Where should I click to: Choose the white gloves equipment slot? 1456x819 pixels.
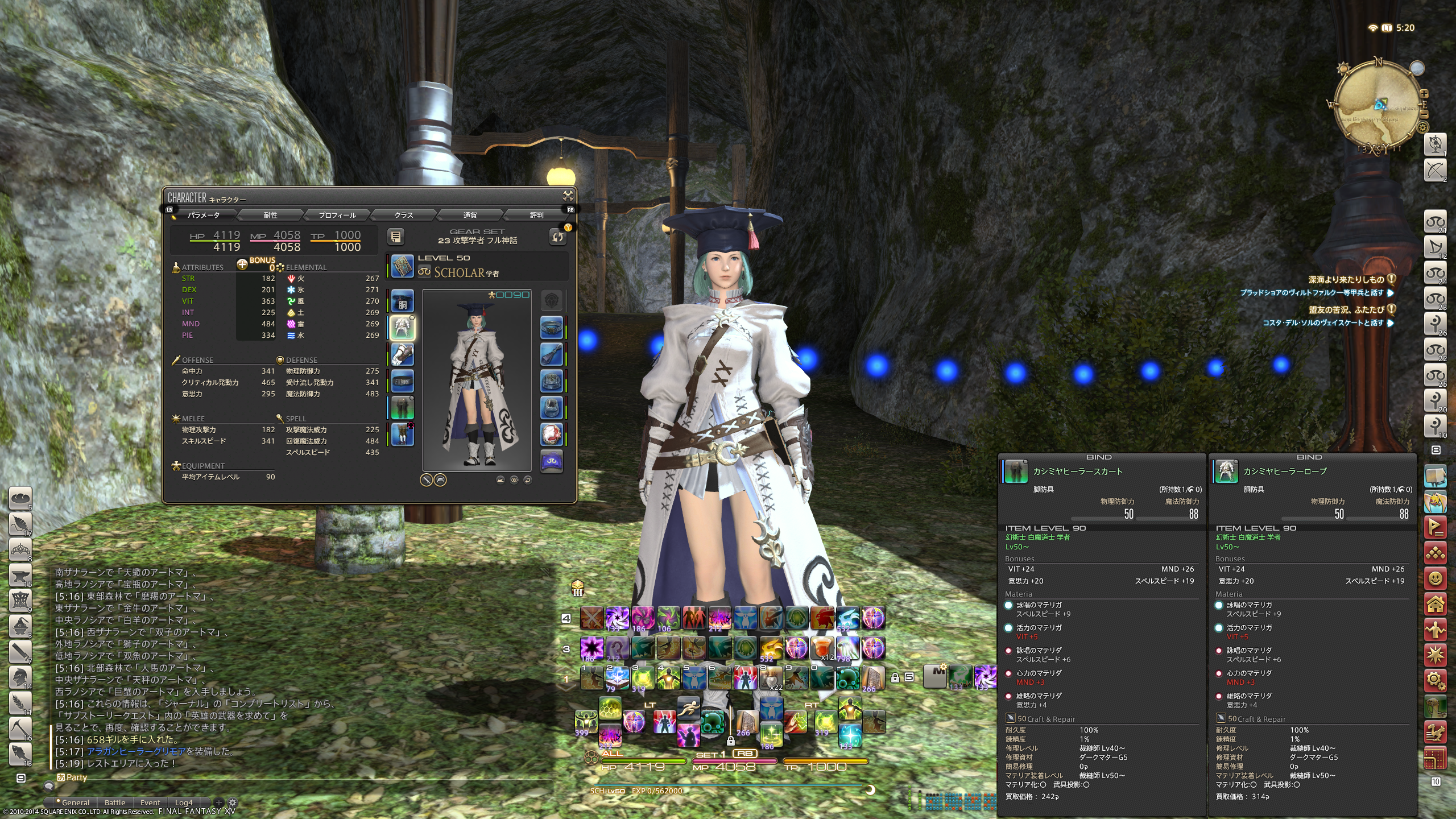tap(403, 355)
